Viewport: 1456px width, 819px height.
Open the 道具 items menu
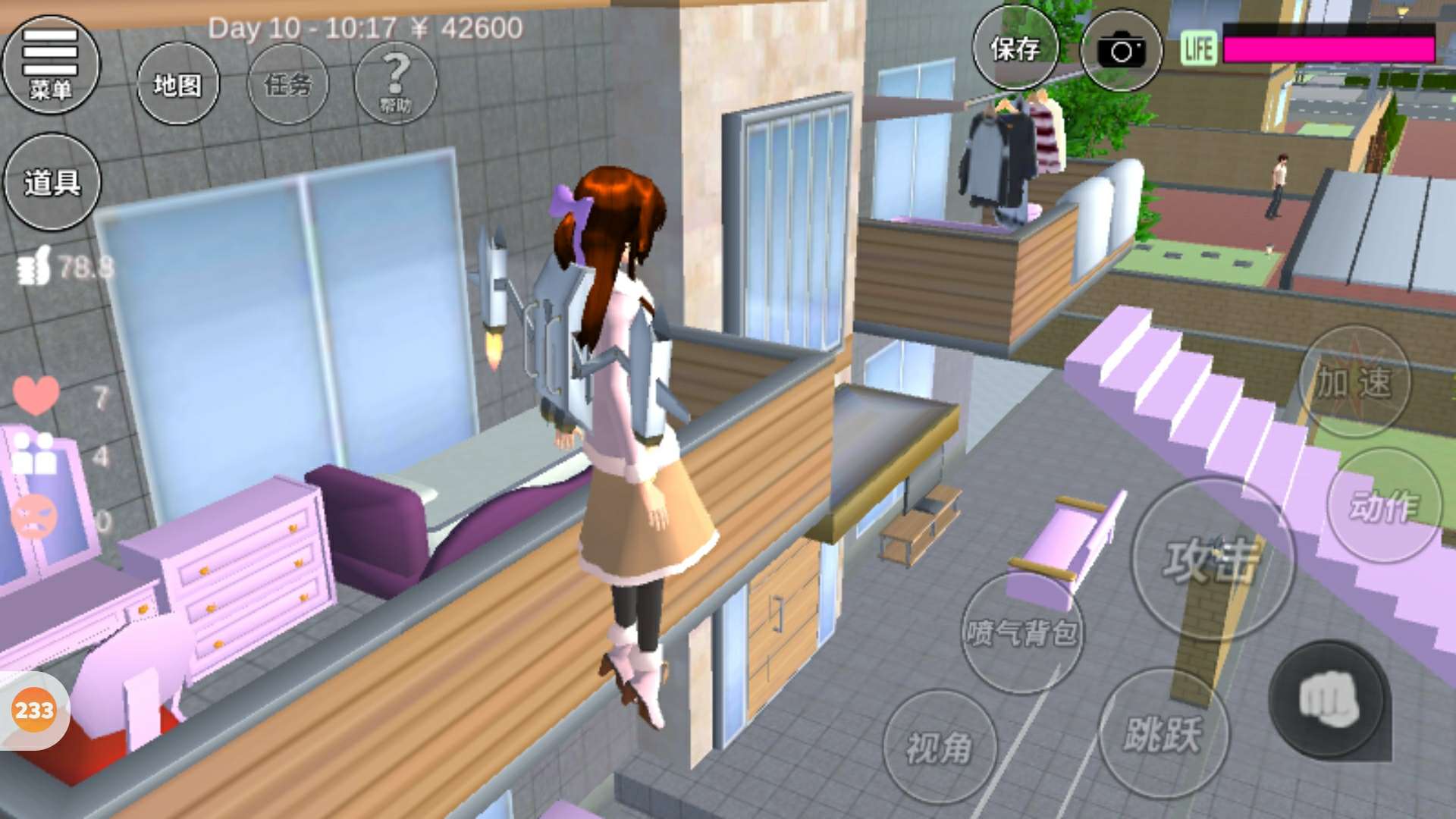(52, 182)
